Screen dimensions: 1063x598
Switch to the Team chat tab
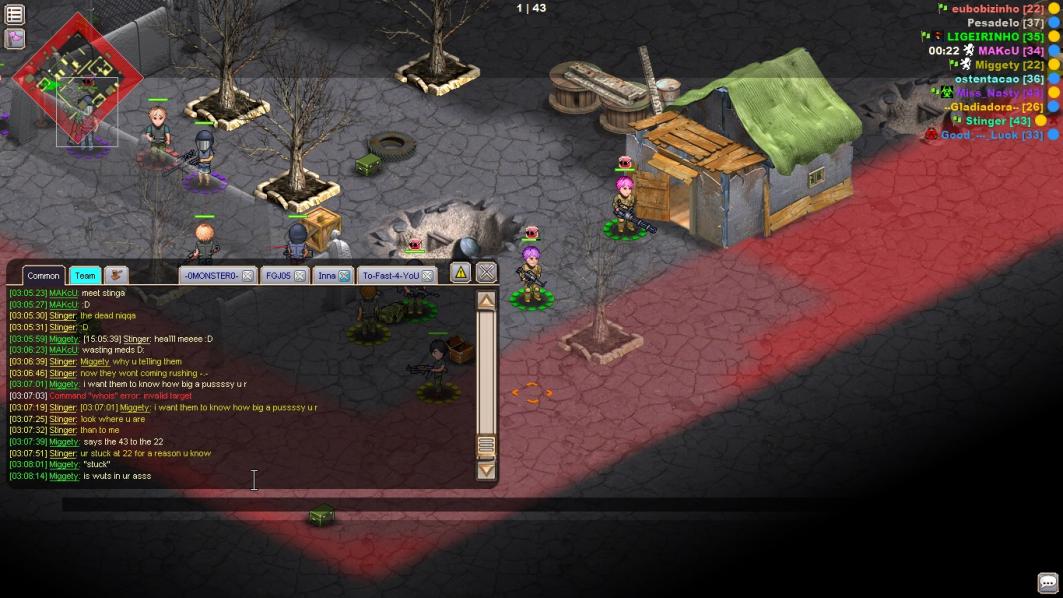(x=85, y=276)
